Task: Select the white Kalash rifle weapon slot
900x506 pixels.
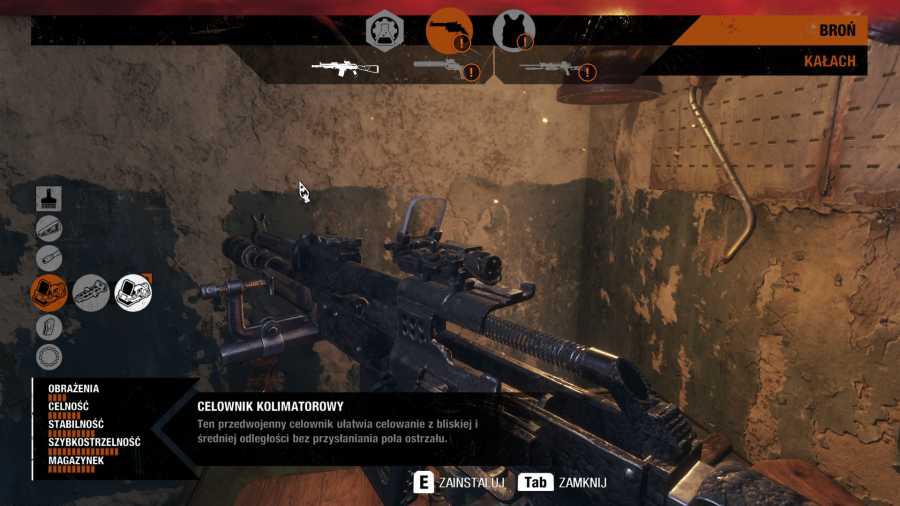Action: coord(345,68)
